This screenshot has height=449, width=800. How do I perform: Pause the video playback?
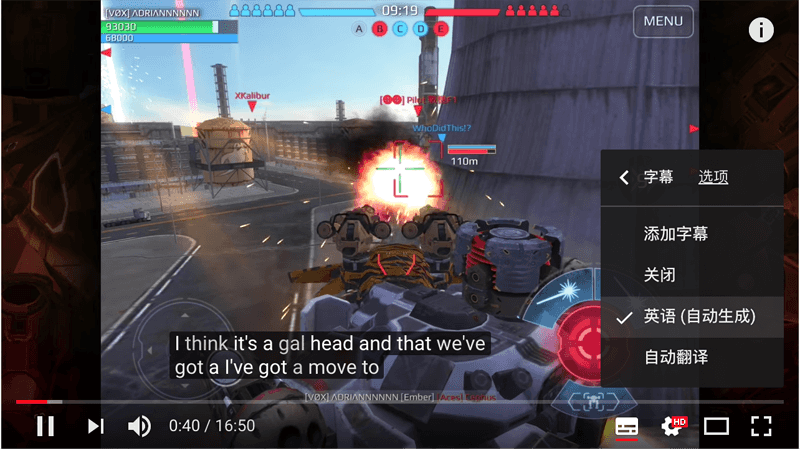[45, 426]
